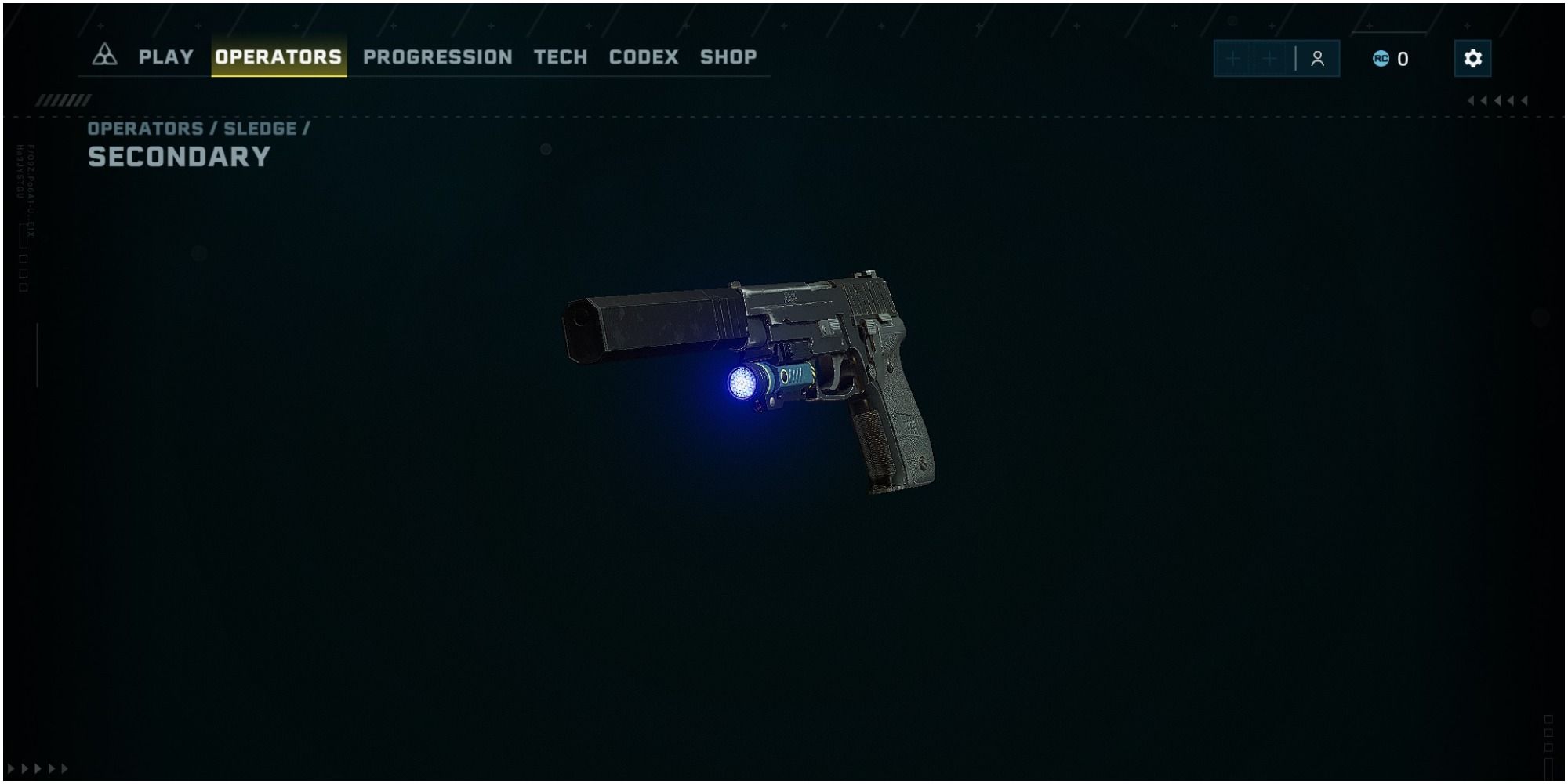The image size is (1568, 784).
Task: Open the Settings gear icon
Action: point(1472,57)
